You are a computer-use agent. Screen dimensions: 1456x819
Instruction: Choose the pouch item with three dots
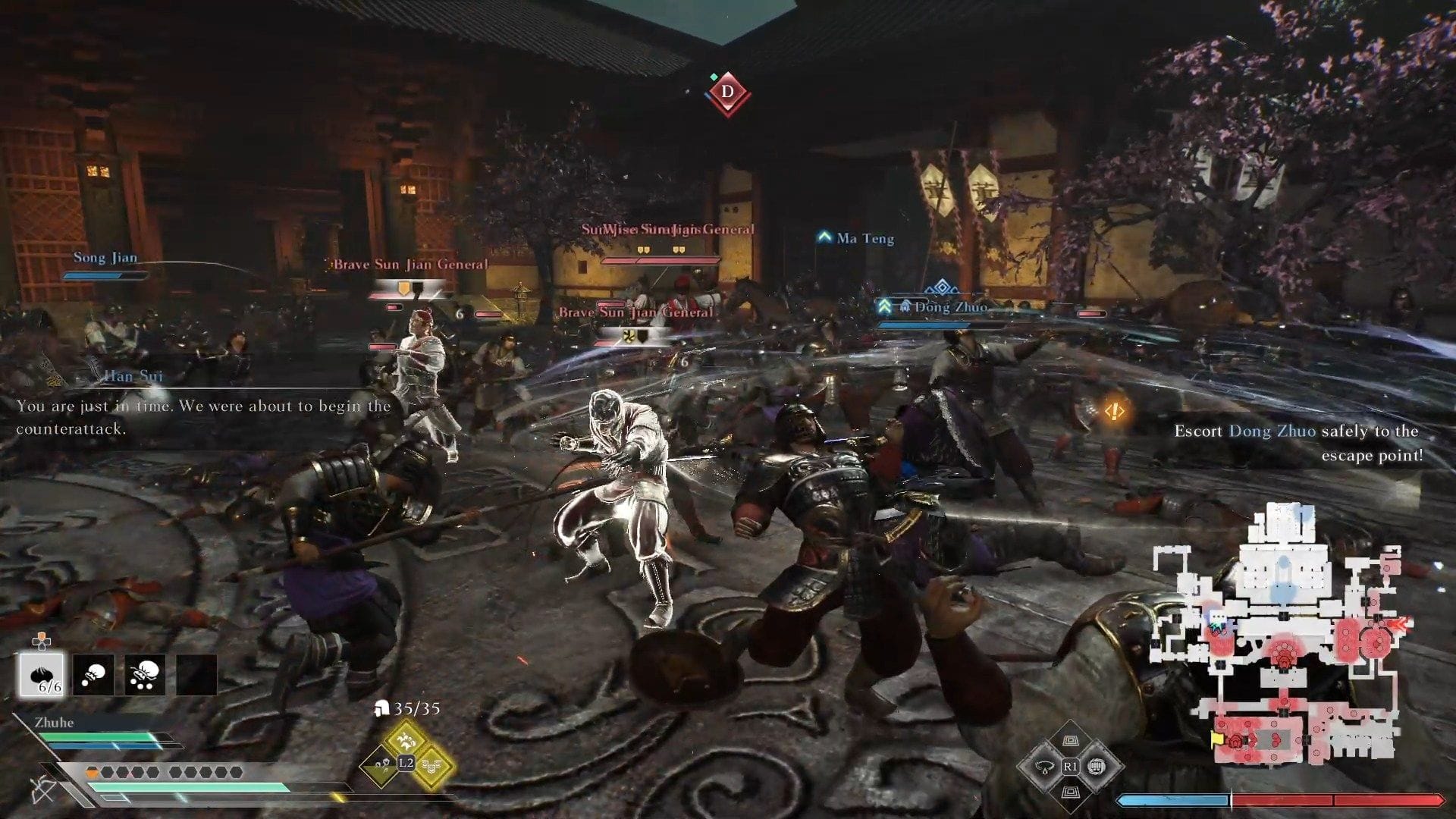(145, 675)
